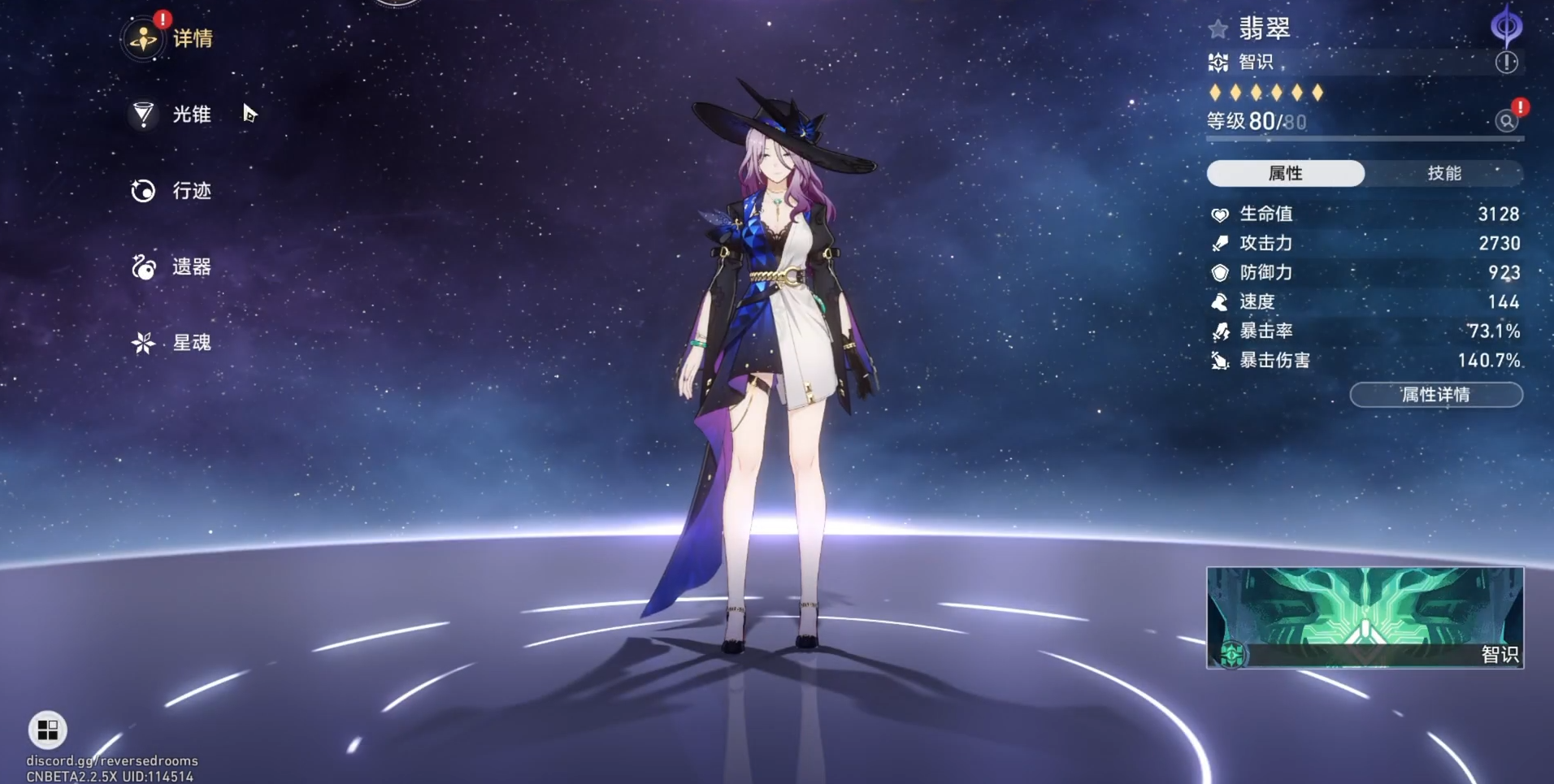The image size is (1554, 784).
Task: Open 属性详情 attribute details
Action: click(x=1435, y=395)
